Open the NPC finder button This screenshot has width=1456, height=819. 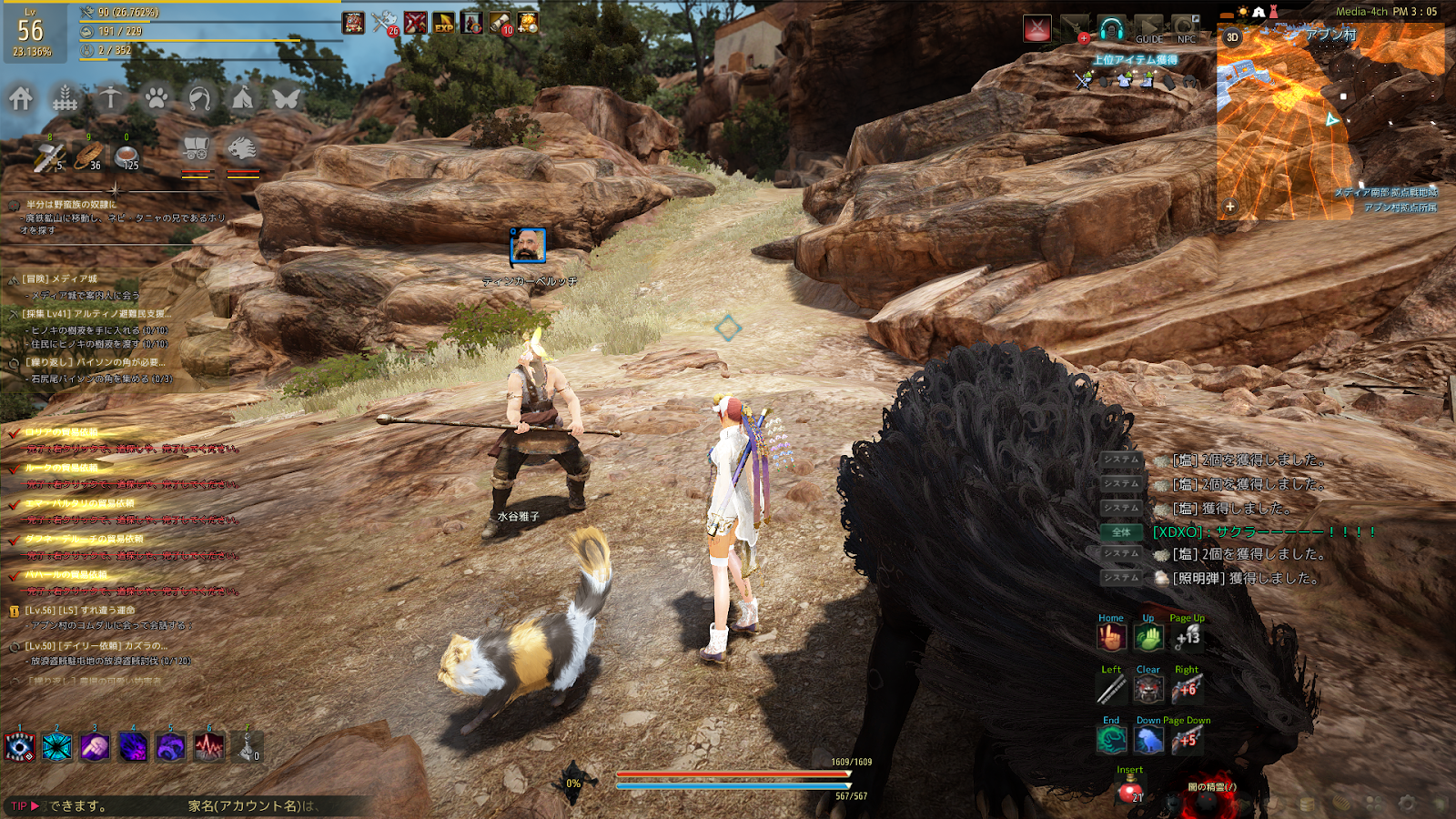pyautogui.click(x=1186, y=29)
